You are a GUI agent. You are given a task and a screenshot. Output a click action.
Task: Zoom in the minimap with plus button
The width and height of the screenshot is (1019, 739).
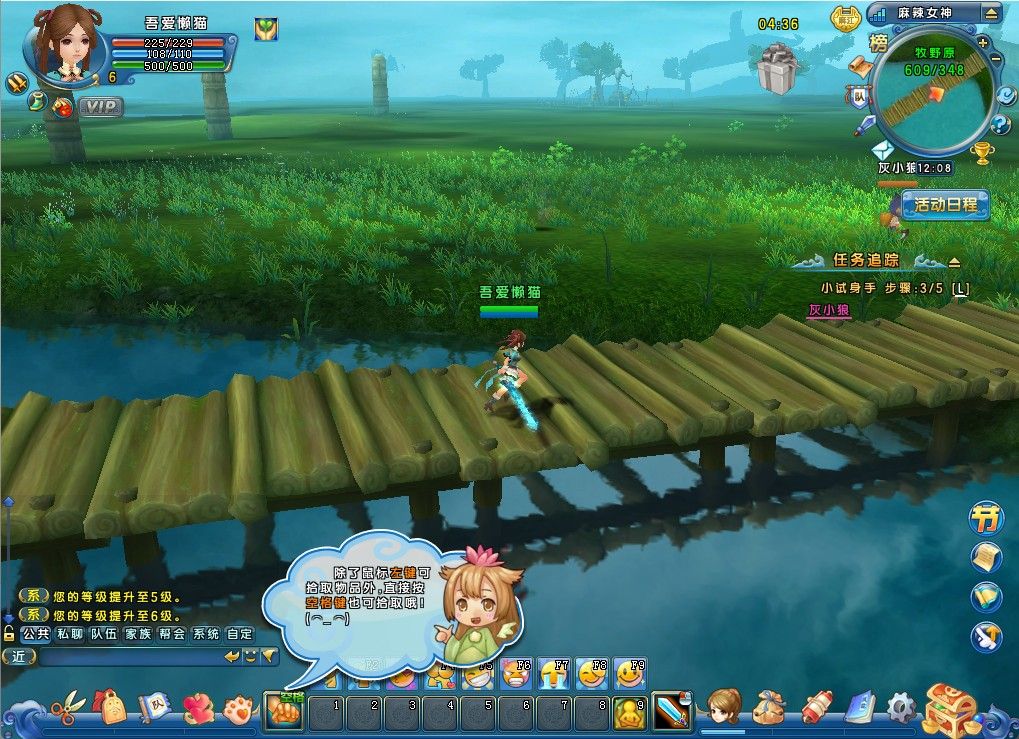coord(983,43)
